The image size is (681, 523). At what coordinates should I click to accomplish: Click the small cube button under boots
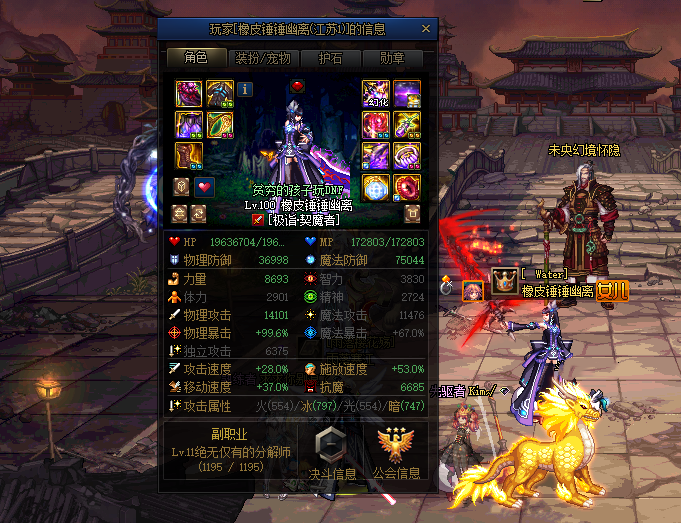pyautogui.click(x=182, y=187)
